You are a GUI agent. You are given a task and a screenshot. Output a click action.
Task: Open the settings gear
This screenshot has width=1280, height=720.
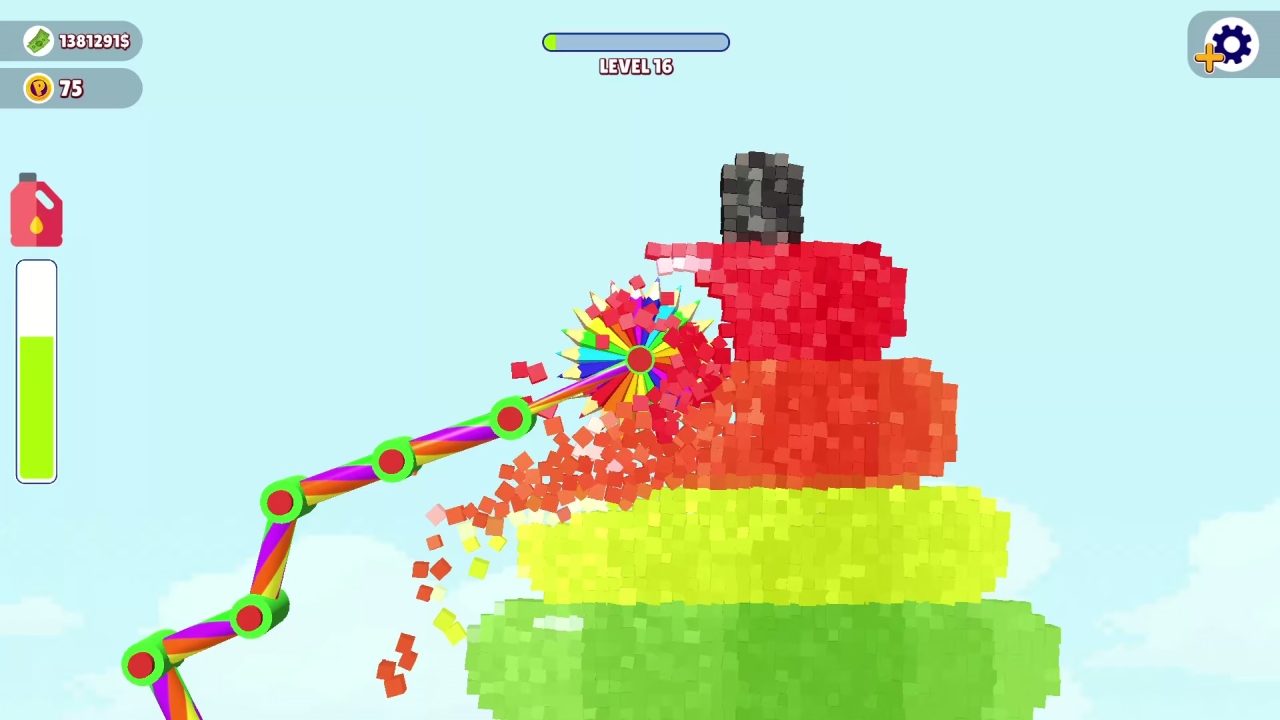(x=1231, y=43)
